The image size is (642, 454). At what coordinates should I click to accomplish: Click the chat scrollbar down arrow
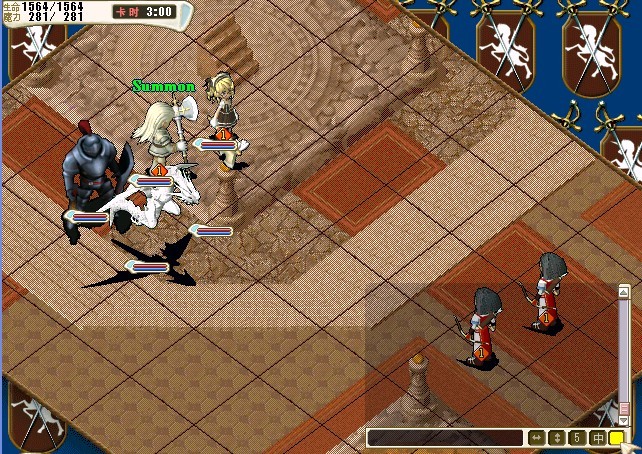622,420
